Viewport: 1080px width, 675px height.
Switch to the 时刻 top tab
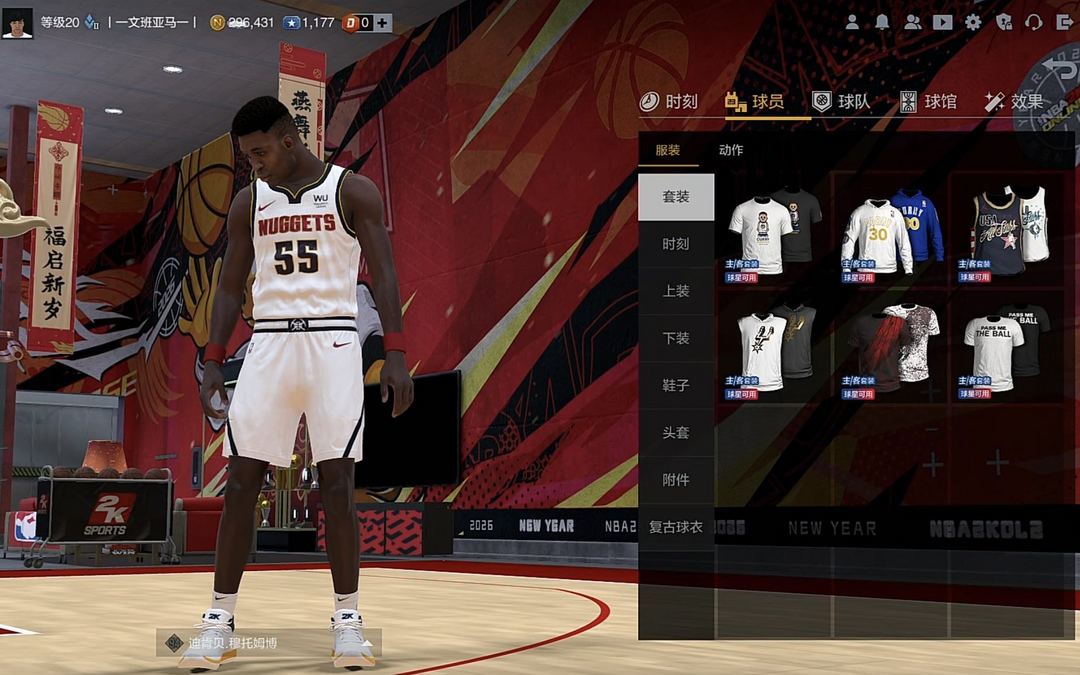(x=669, y=102)
